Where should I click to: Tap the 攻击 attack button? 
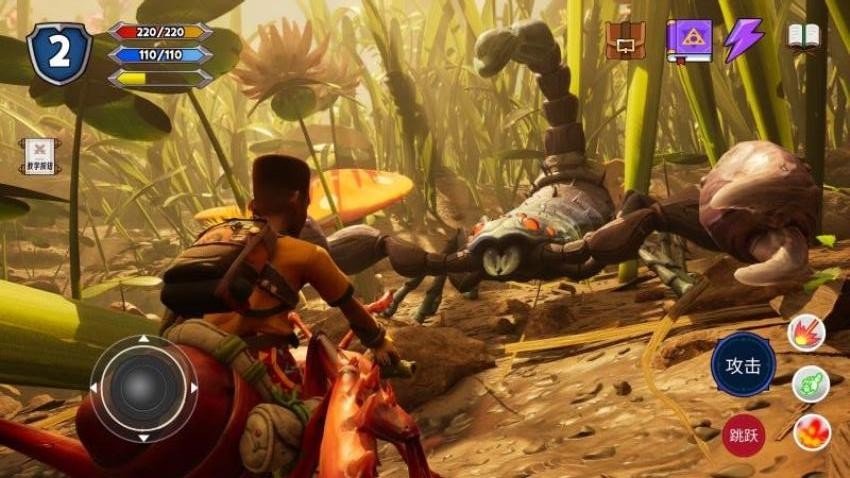743,365
